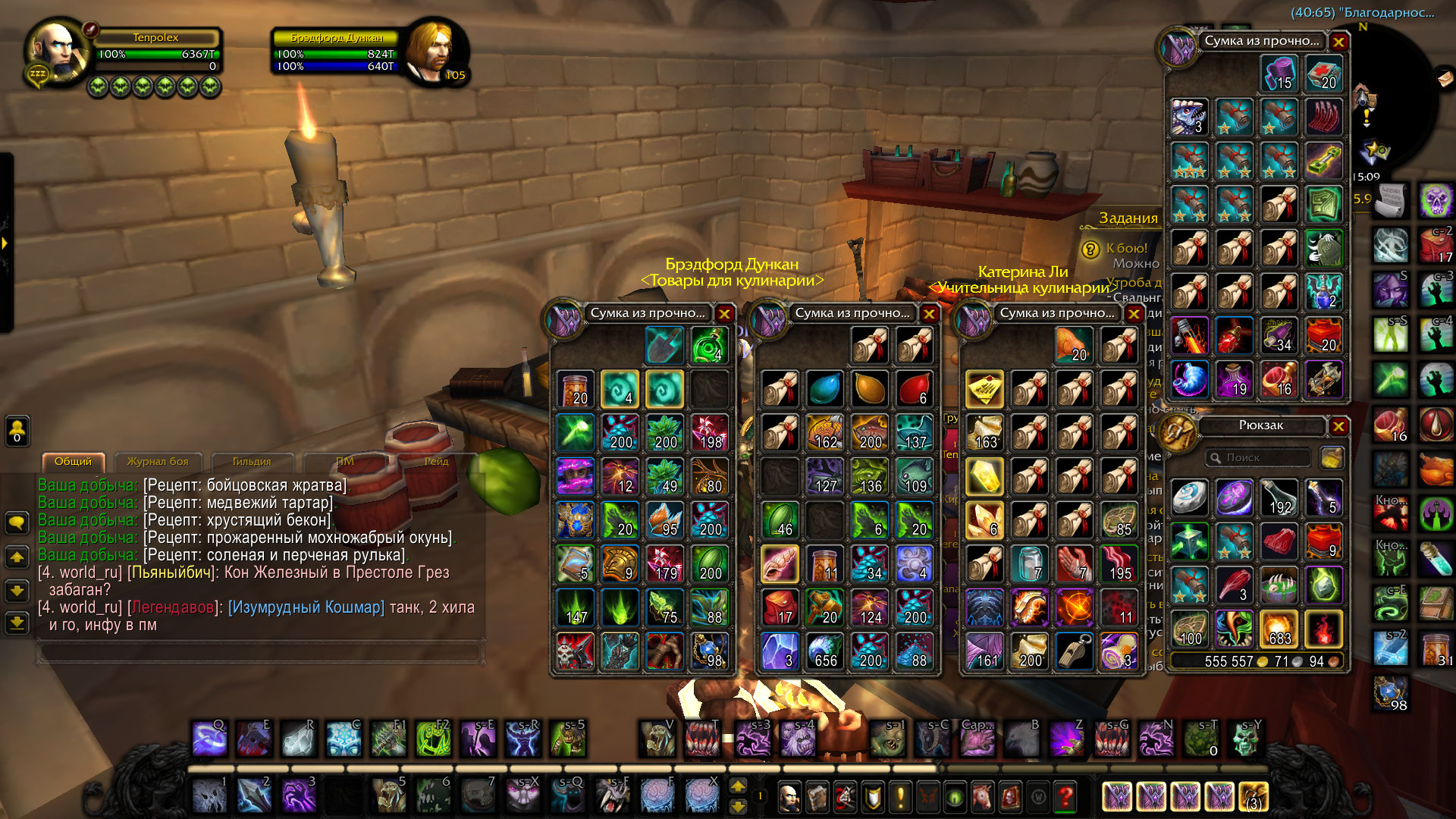
Task: Close the Рюкзак backpack window
Action: coord(1338,426)
